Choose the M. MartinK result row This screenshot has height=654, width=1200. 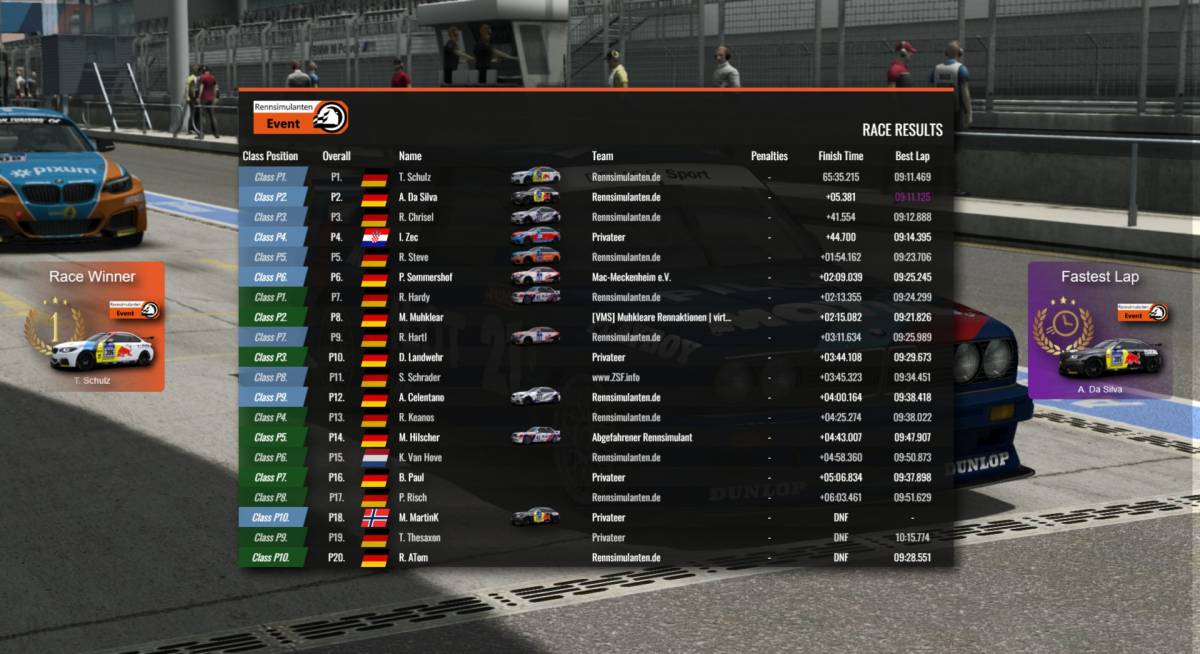click(x=595, y=517)
